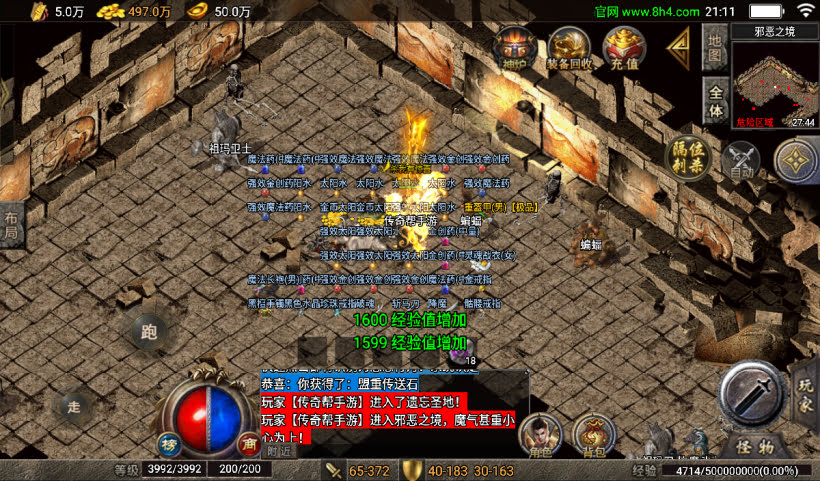Collapse the top icon row with the gold arrow
This screenshot has height=481, width=820.
(x=680, y=46)
